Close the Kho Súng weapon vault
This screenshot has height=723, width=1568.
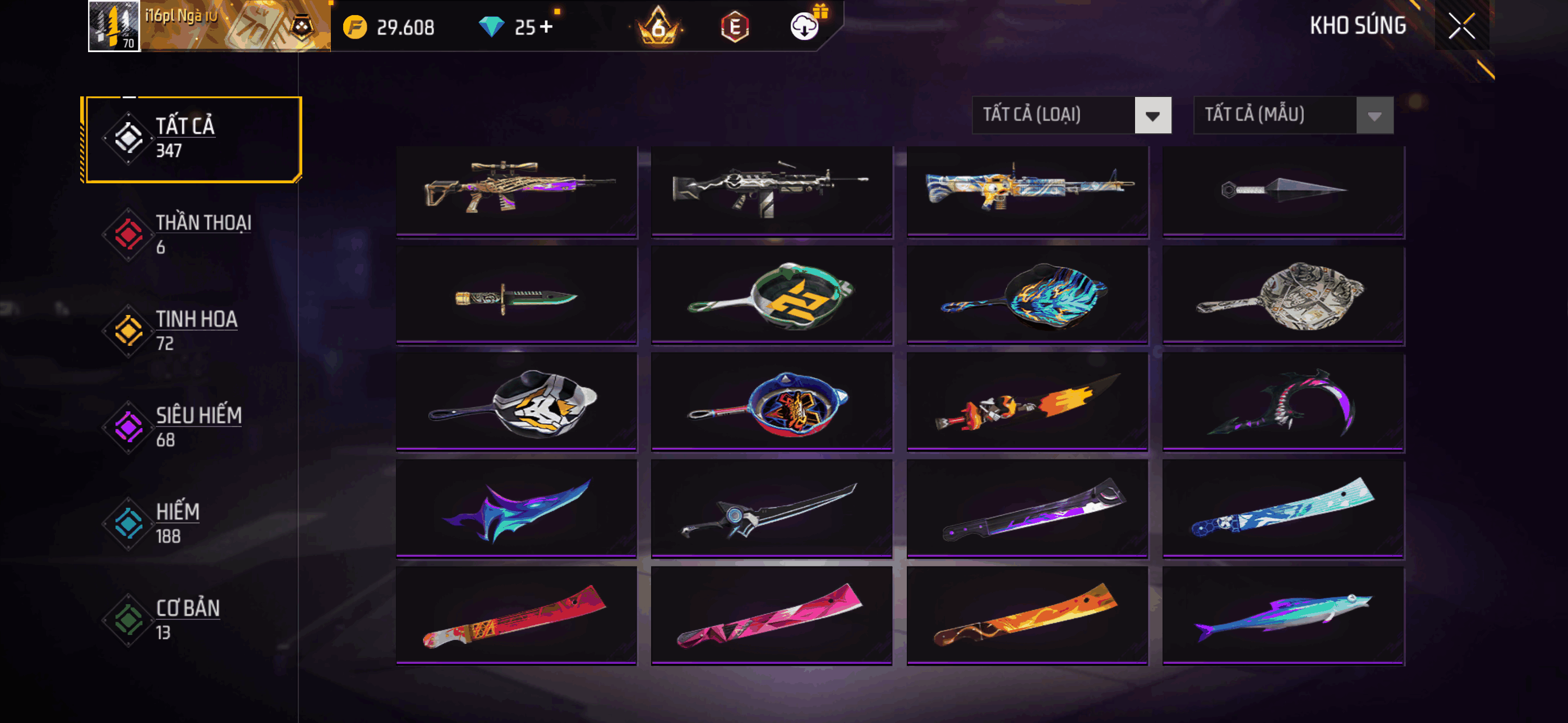coord(1461,26)
